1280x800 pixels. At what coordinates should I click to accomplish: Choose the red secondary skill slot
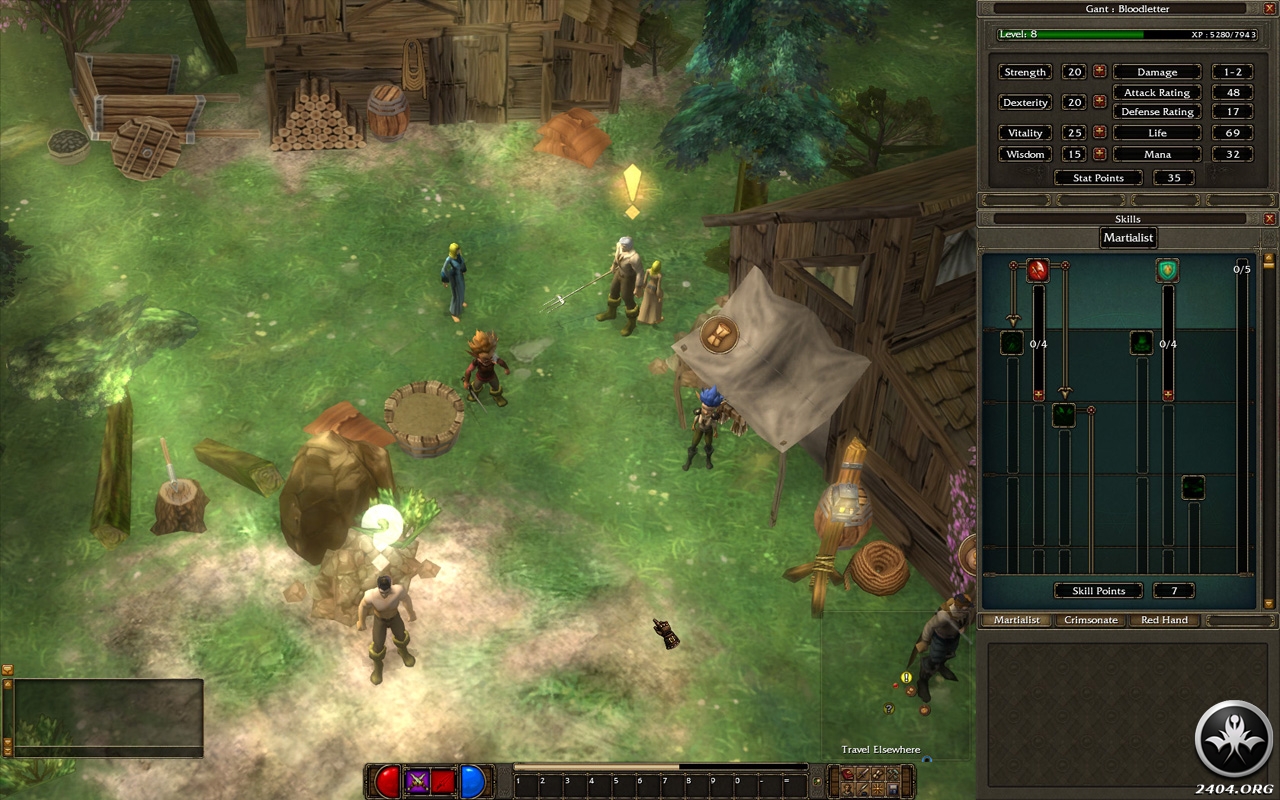443,782
